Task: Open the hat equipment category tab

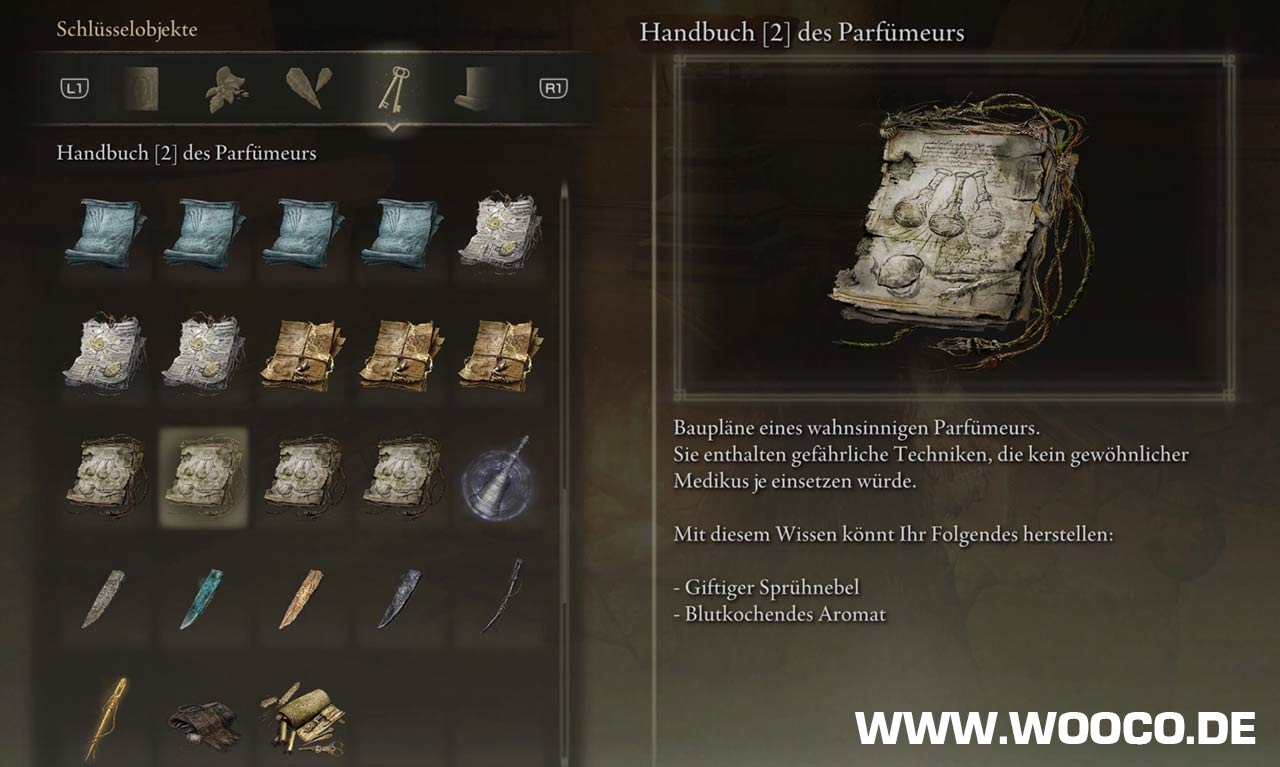Action: (473, 90)
